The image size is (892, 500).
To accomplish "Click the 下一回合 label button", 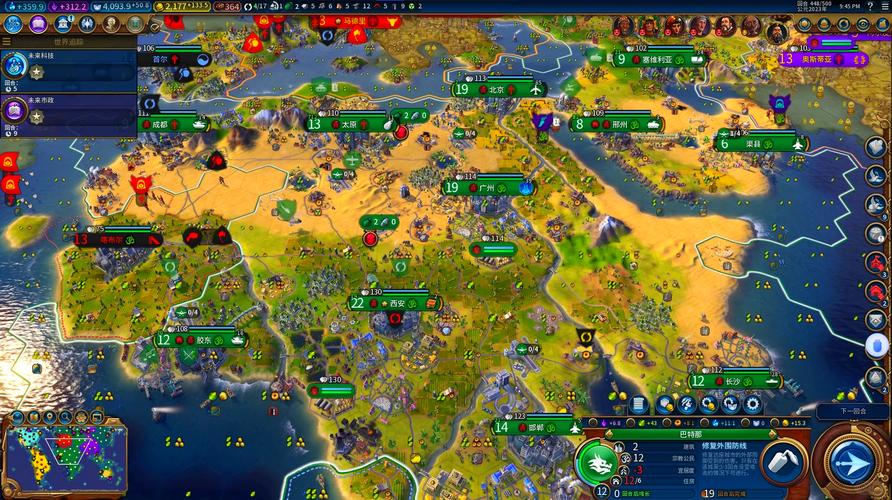I will 849,412.
